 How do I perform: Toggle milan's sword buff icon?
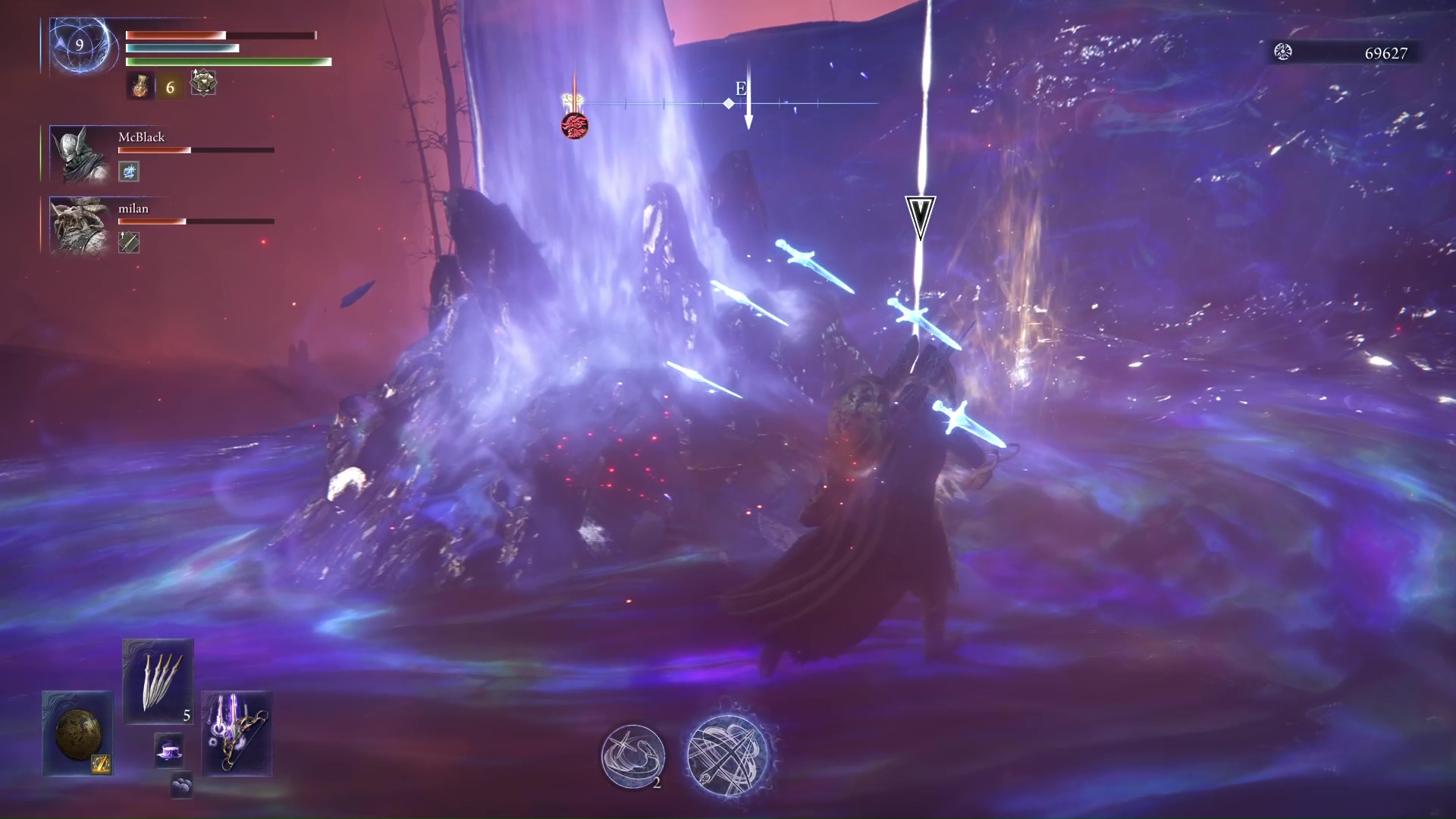point(128,243)
